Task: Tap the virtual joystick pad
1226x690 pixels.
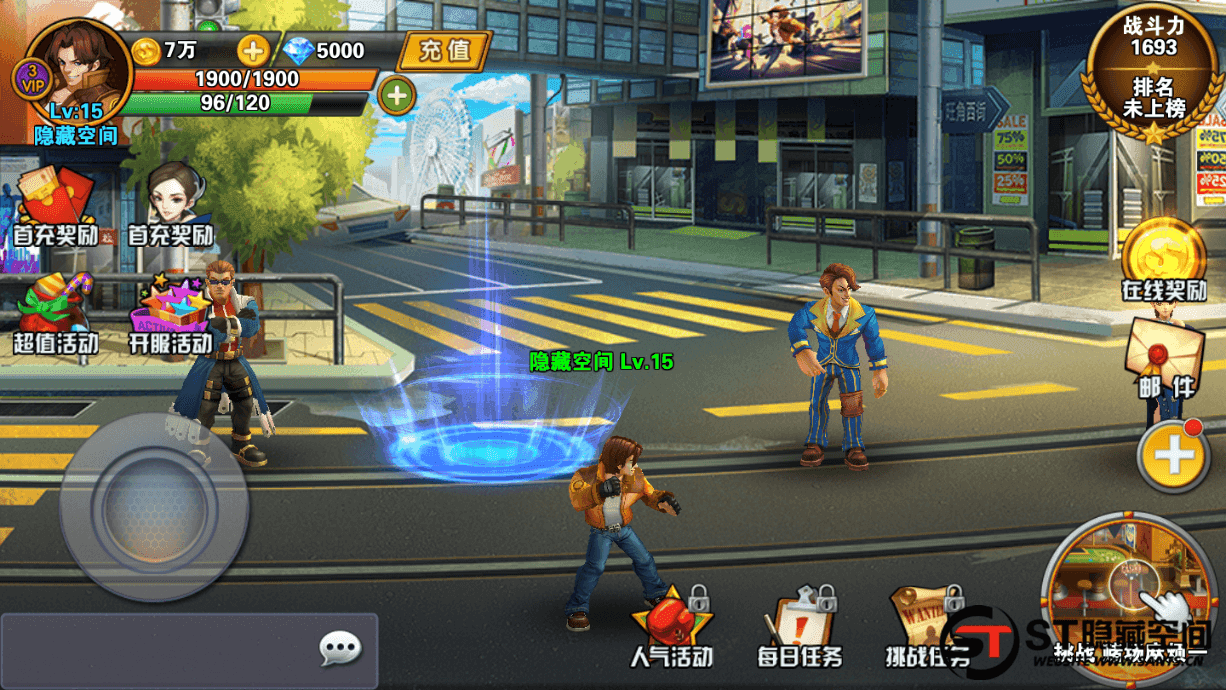Action: click(153, 506)
